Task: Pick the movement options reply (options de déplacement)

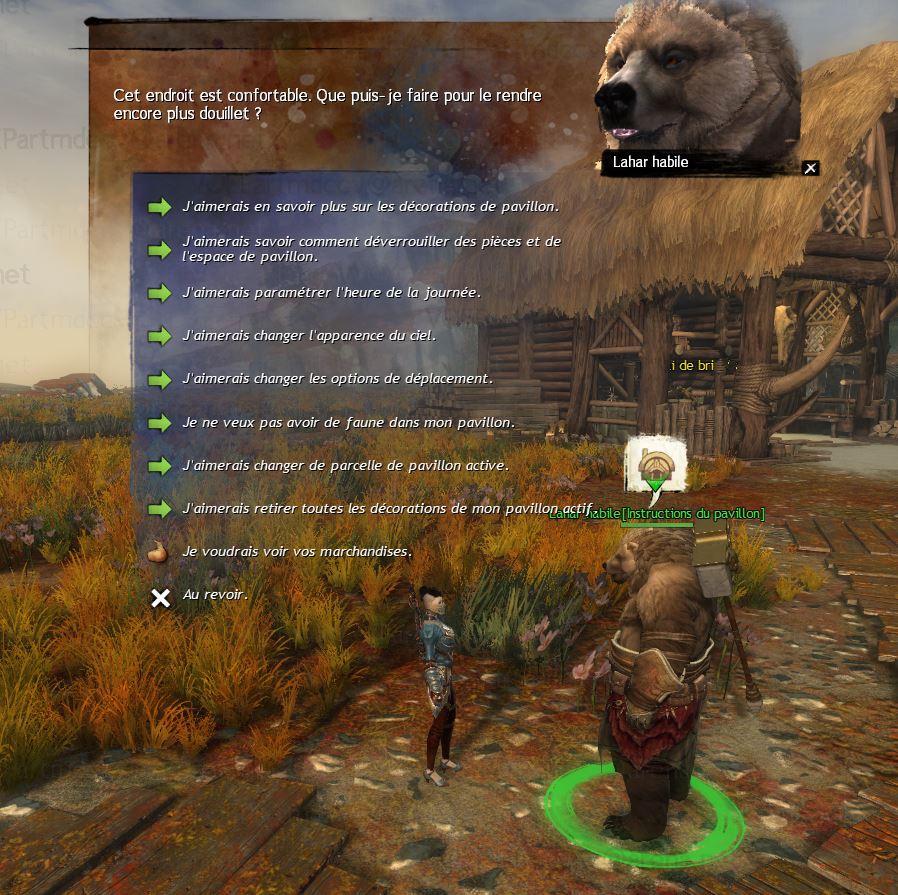Action: [x=337, y=379]
